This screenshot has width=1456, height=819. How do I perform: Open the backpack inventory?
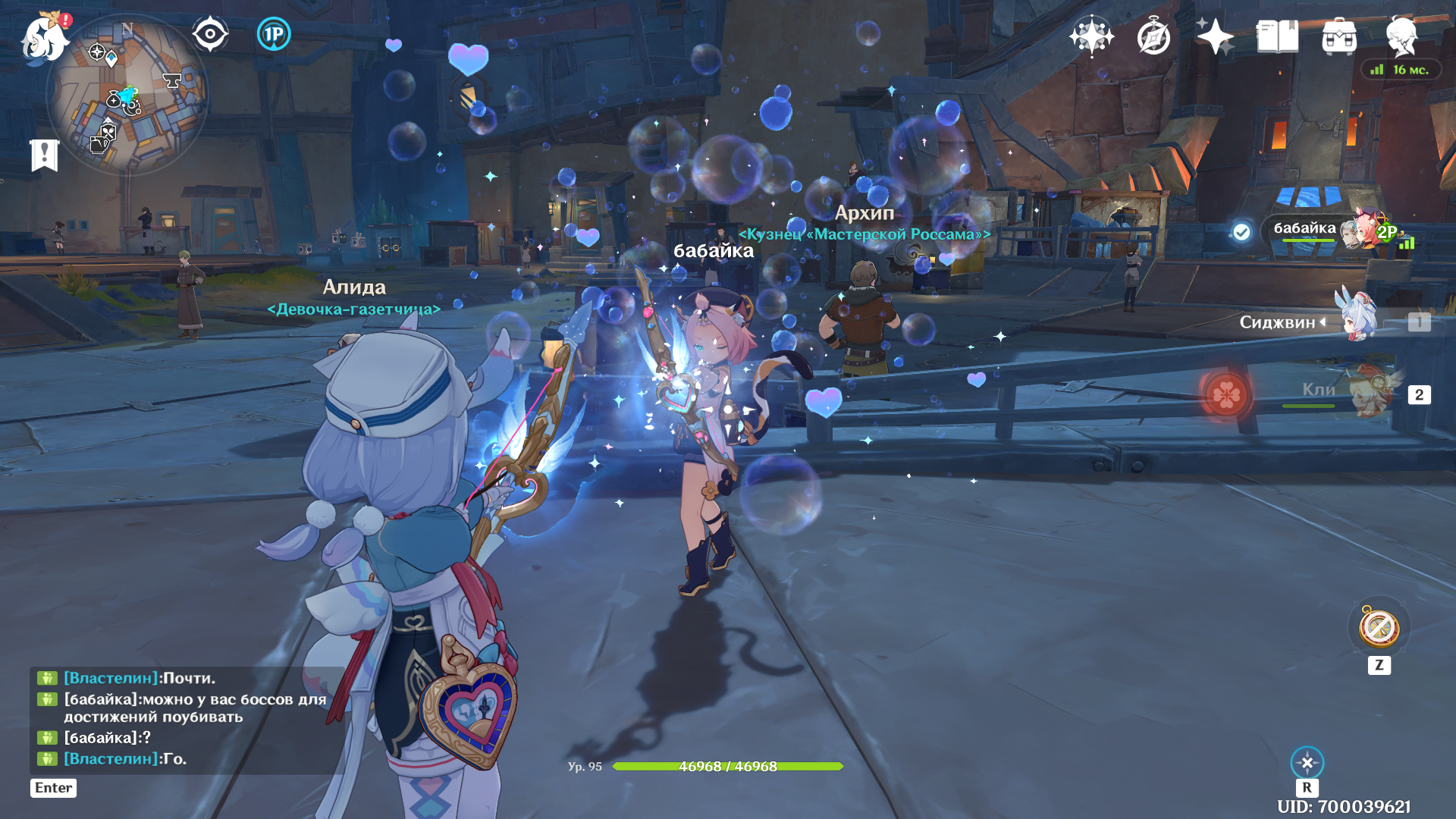coord(1339,36)
